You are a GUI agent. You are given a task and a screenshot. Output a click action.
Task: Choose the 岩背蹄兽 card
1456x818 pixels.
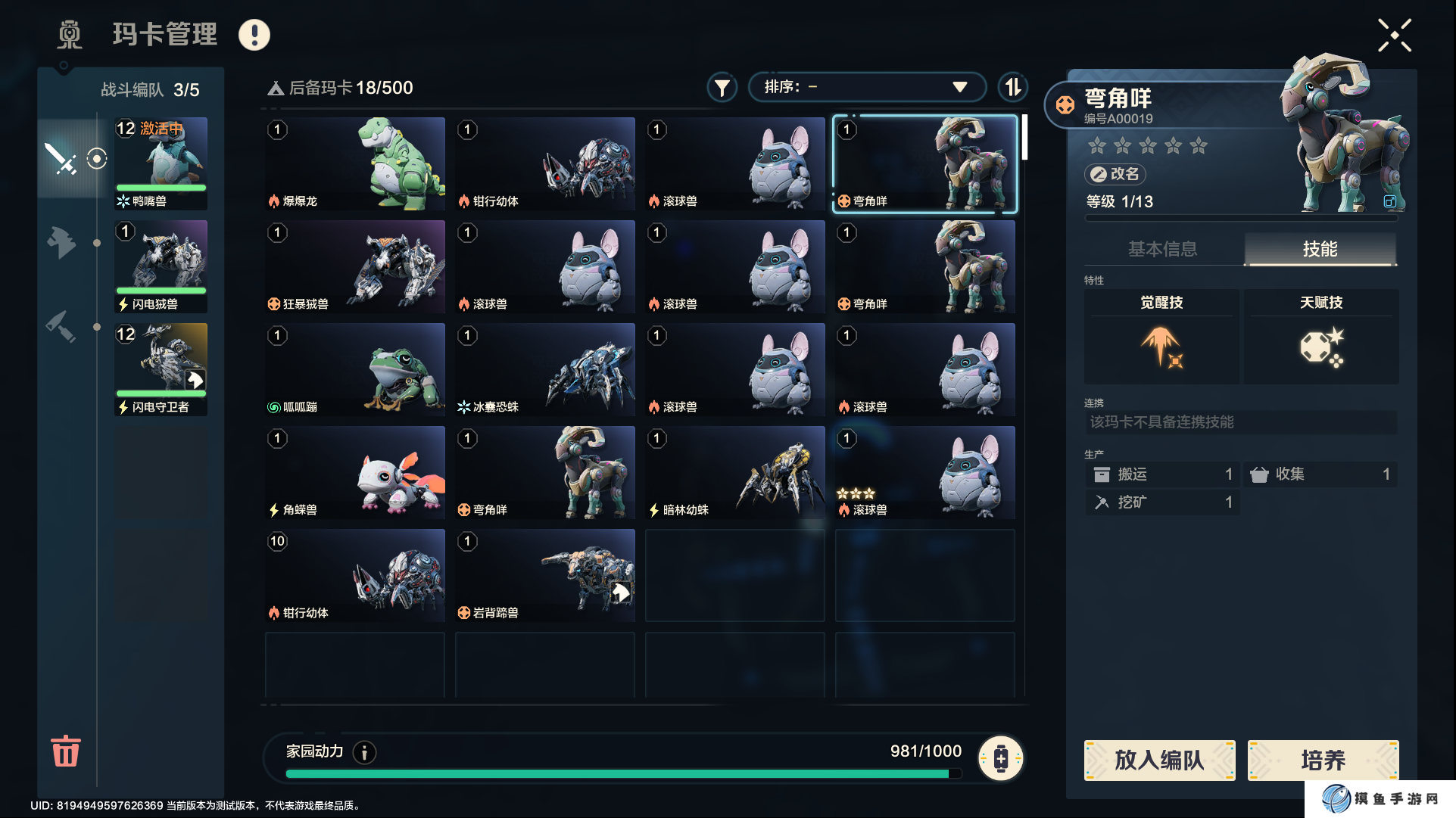[545, 575]
